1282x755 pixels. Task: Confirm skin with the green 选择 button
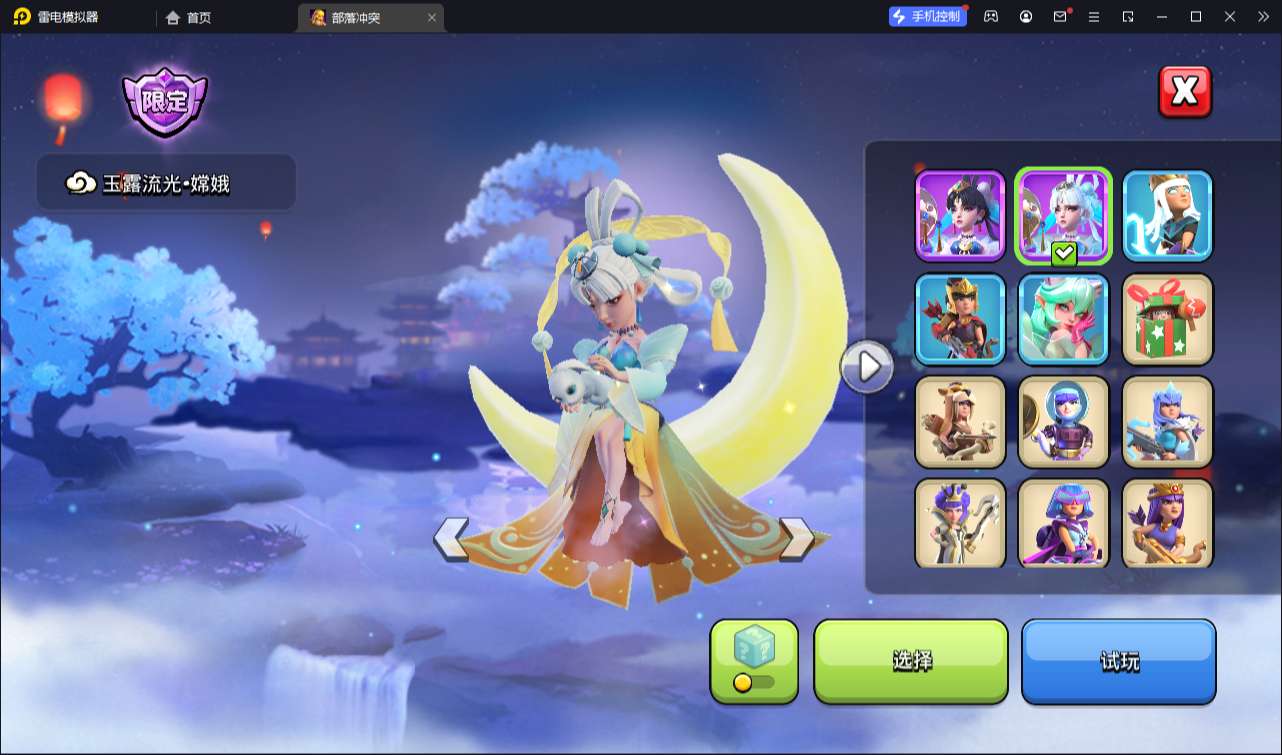point(911,661)
